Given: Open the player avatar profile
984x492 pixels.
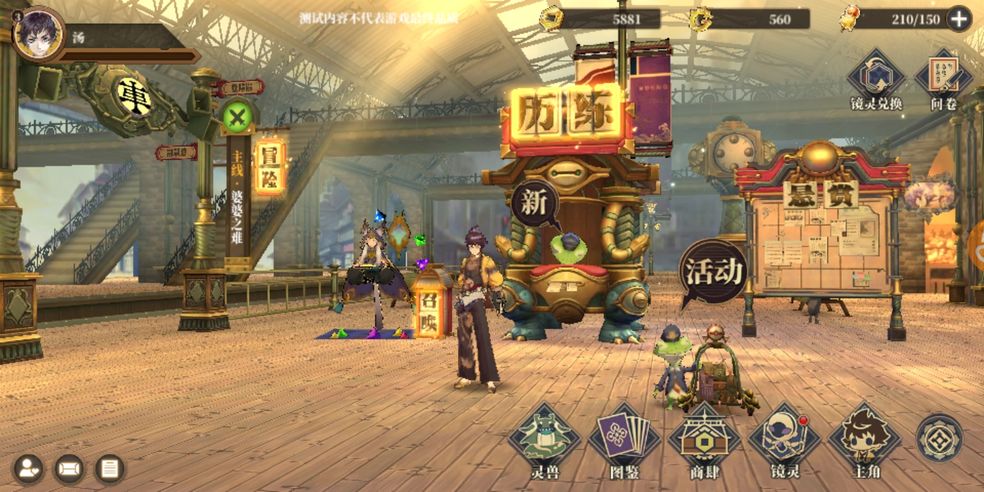Looking at the screenshot, I should [x=38, y=32].
